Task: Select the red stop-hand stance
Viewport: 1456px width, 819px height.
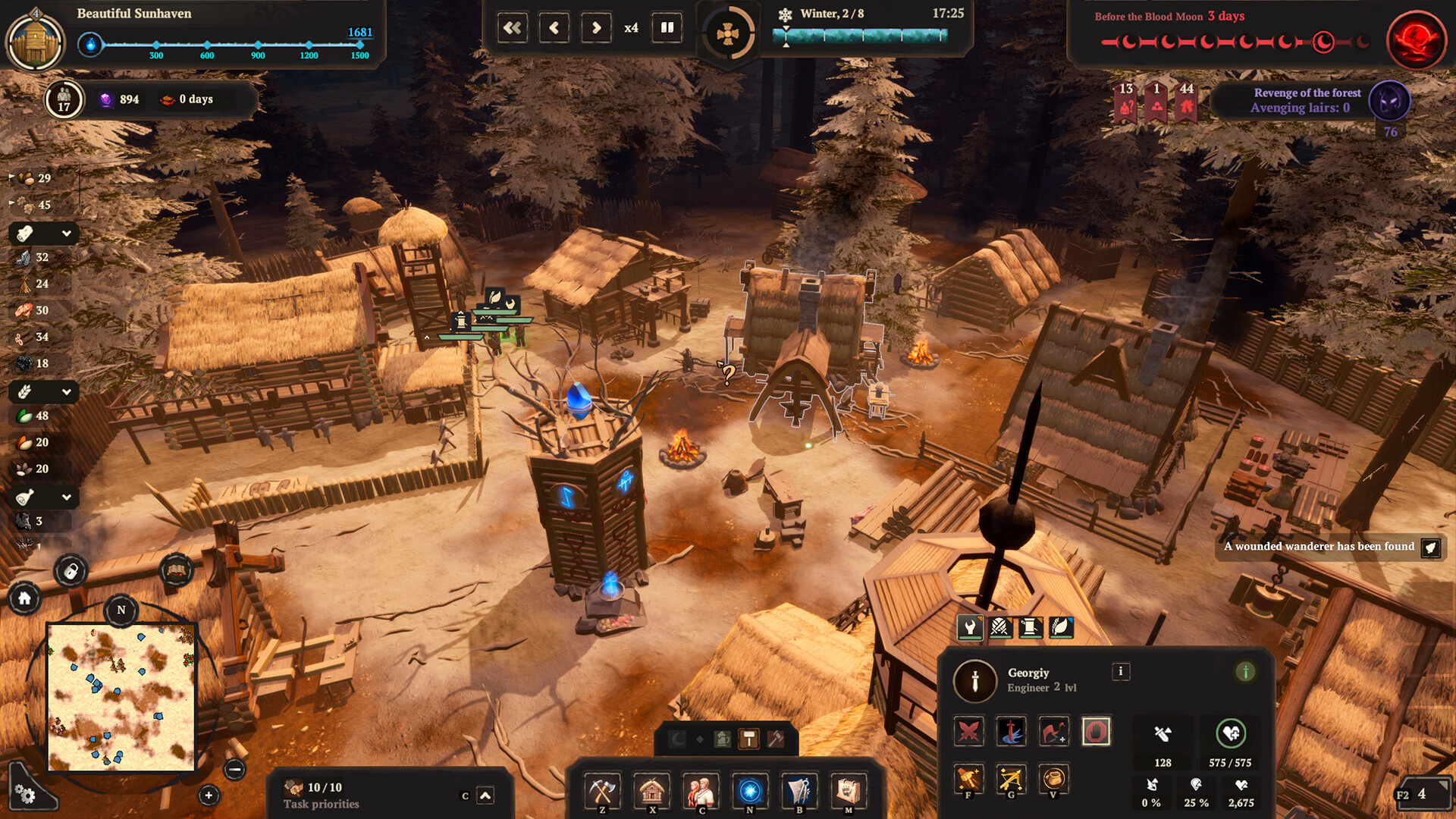Action: [x=1096, y=732]
